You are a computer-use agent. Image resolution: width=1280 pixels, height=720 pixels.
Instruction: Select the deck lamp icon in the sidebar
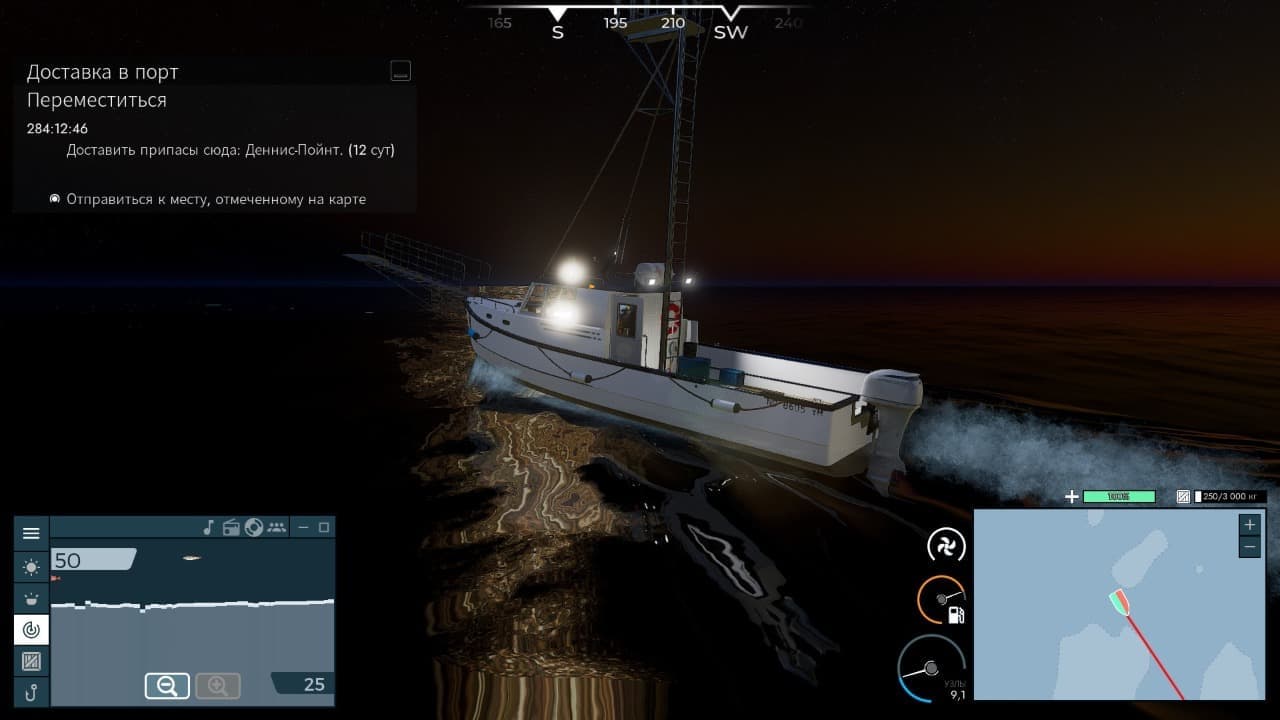(31, 598)
